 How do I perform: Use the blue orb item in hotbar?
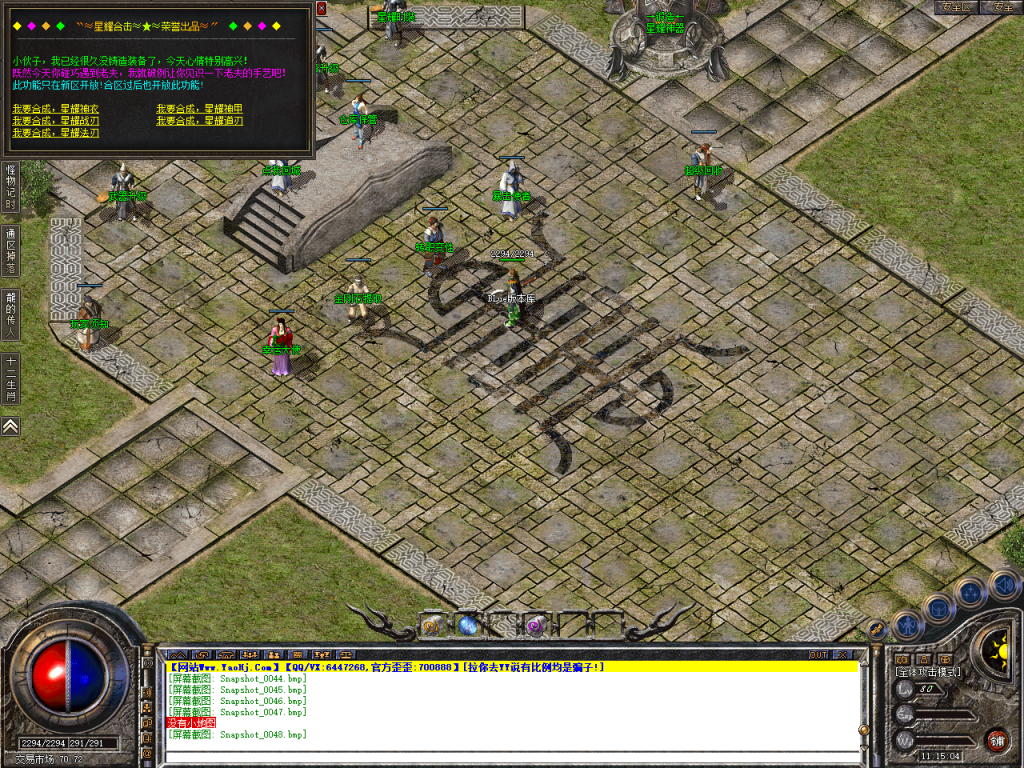point(468,626)
